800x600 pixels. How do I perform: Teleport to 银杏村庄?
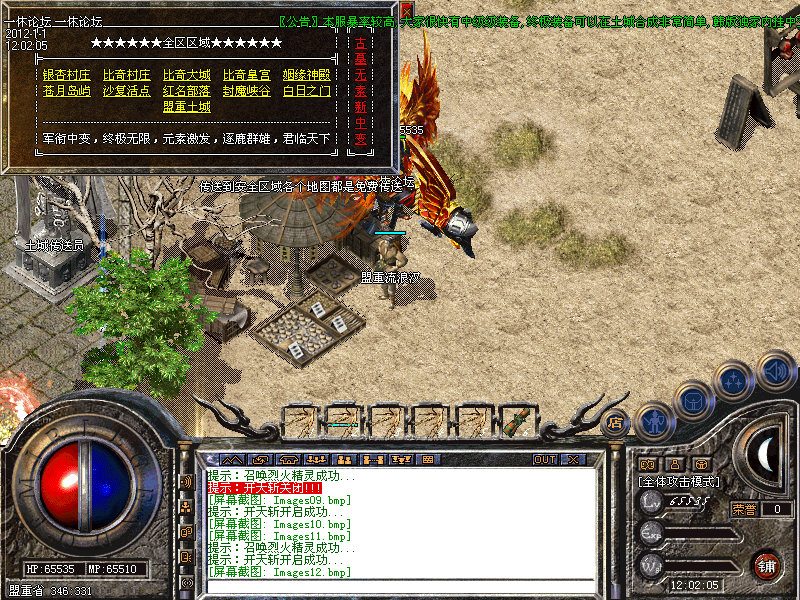[x=66, y=75]
